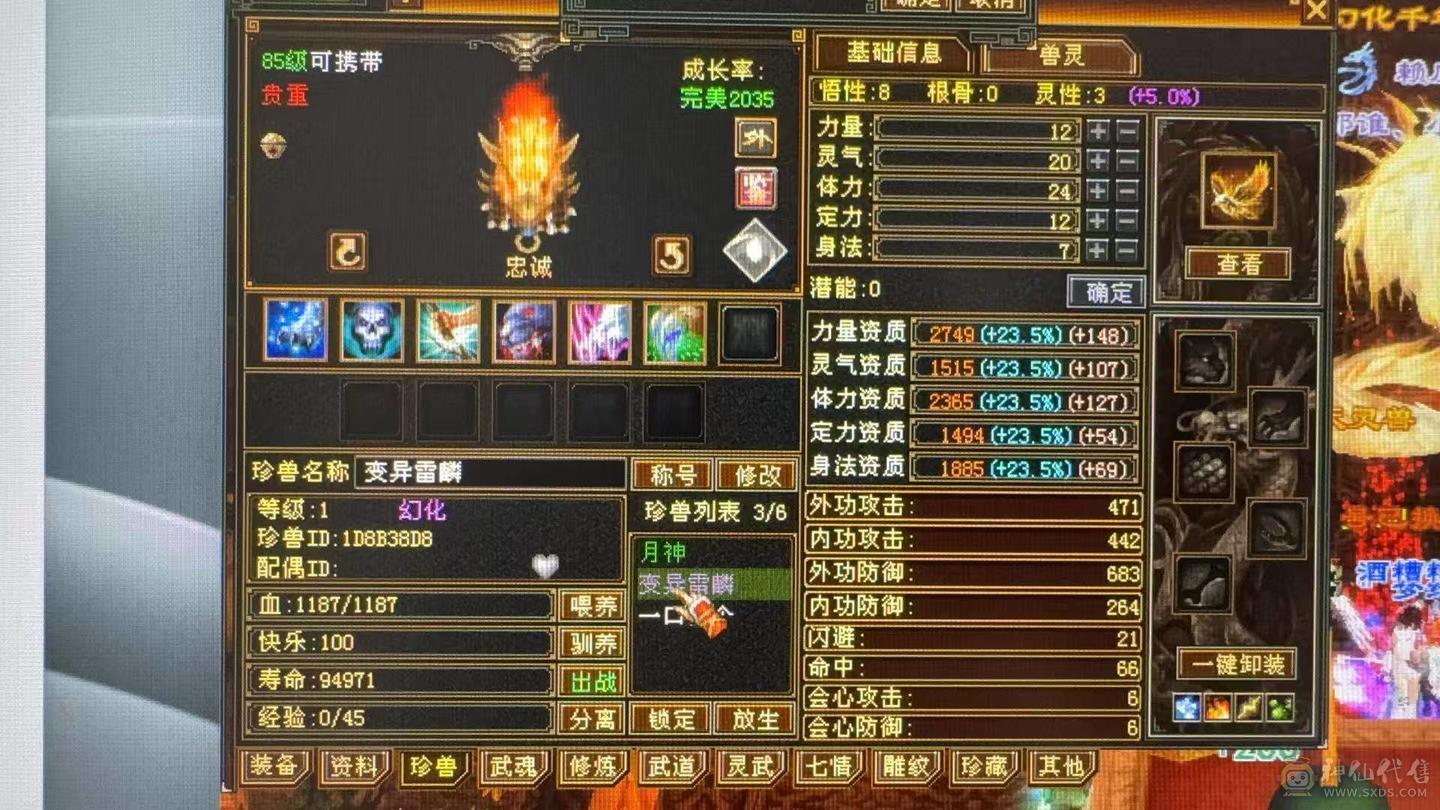Screen dimensions: 1440x810
Task: Select the green poison elemental gem icon
Action: [x=1280, y=707]
